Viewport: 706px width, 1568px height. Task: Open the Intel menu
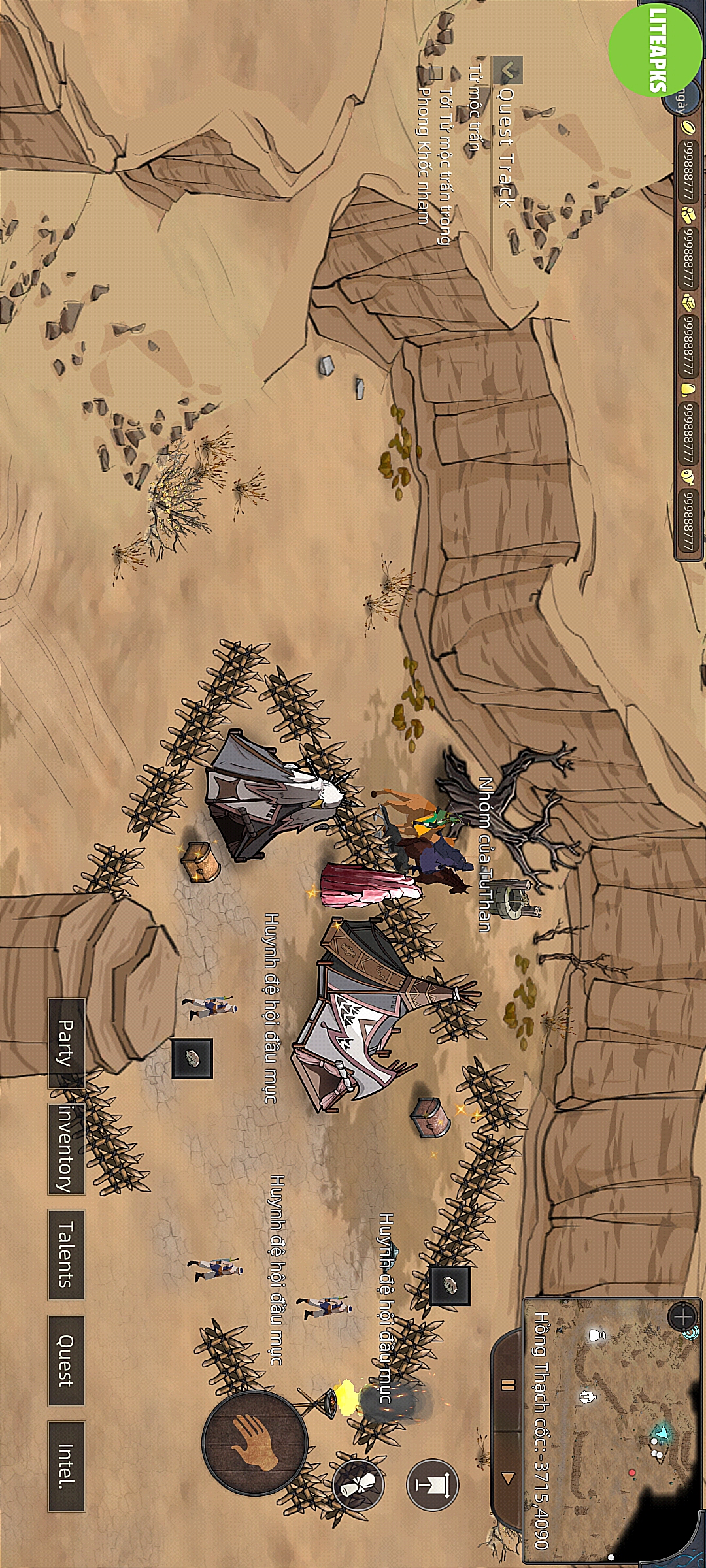(67, 1466)
